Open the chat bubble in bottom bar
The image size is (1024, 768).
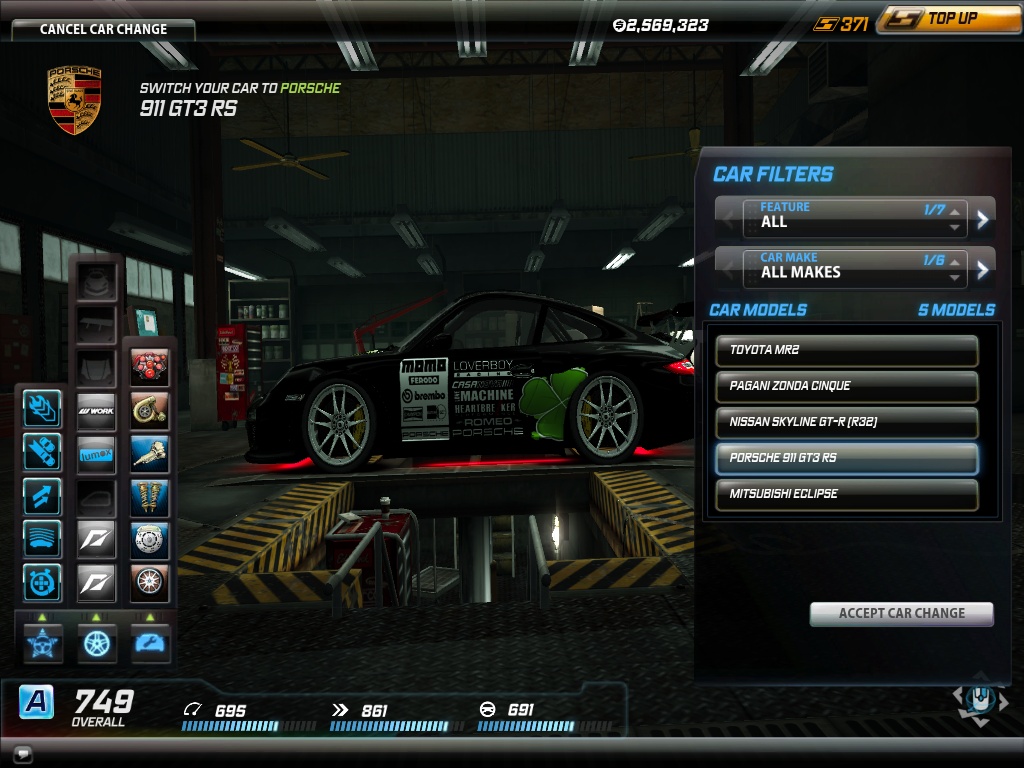pyautogui.click(x=22, y=753)
